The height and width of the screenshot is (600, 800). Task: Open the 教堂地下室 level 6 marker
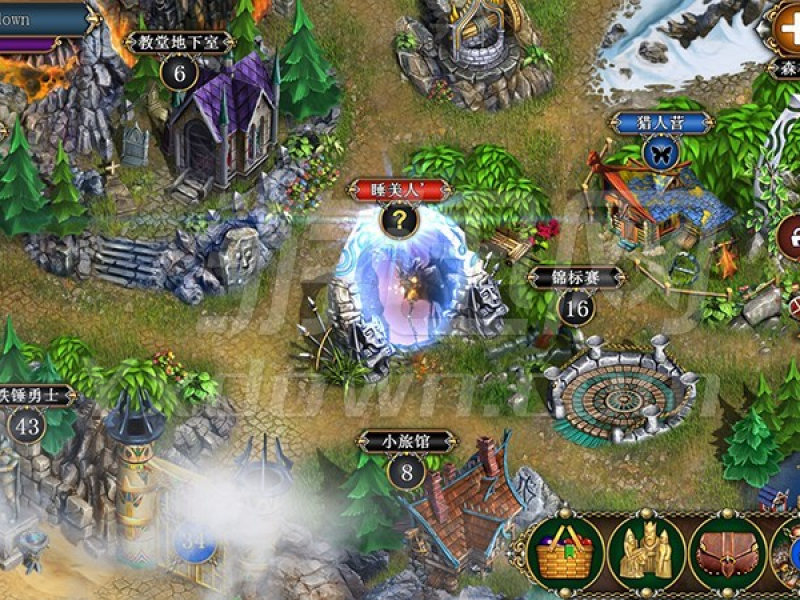pyautogui.click(x=179, y=72)
